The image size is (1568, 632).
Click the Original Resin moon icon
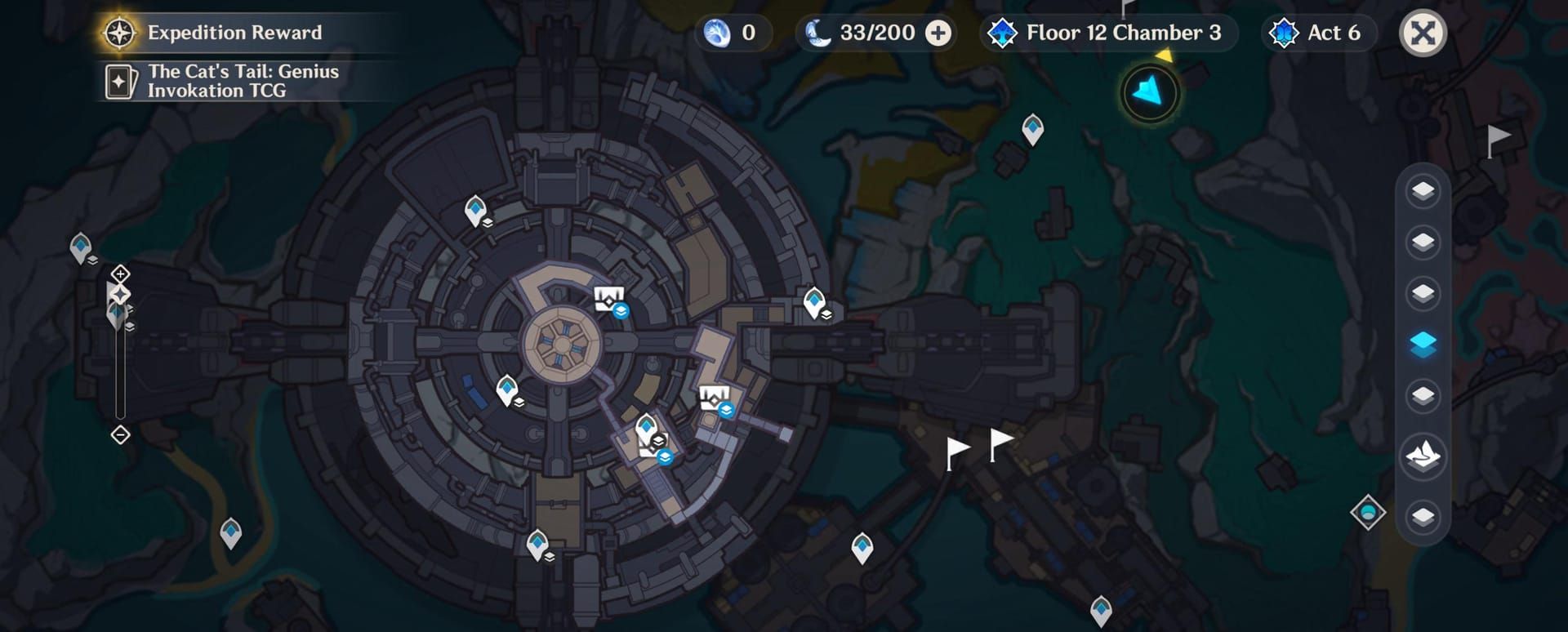(817, 33)
